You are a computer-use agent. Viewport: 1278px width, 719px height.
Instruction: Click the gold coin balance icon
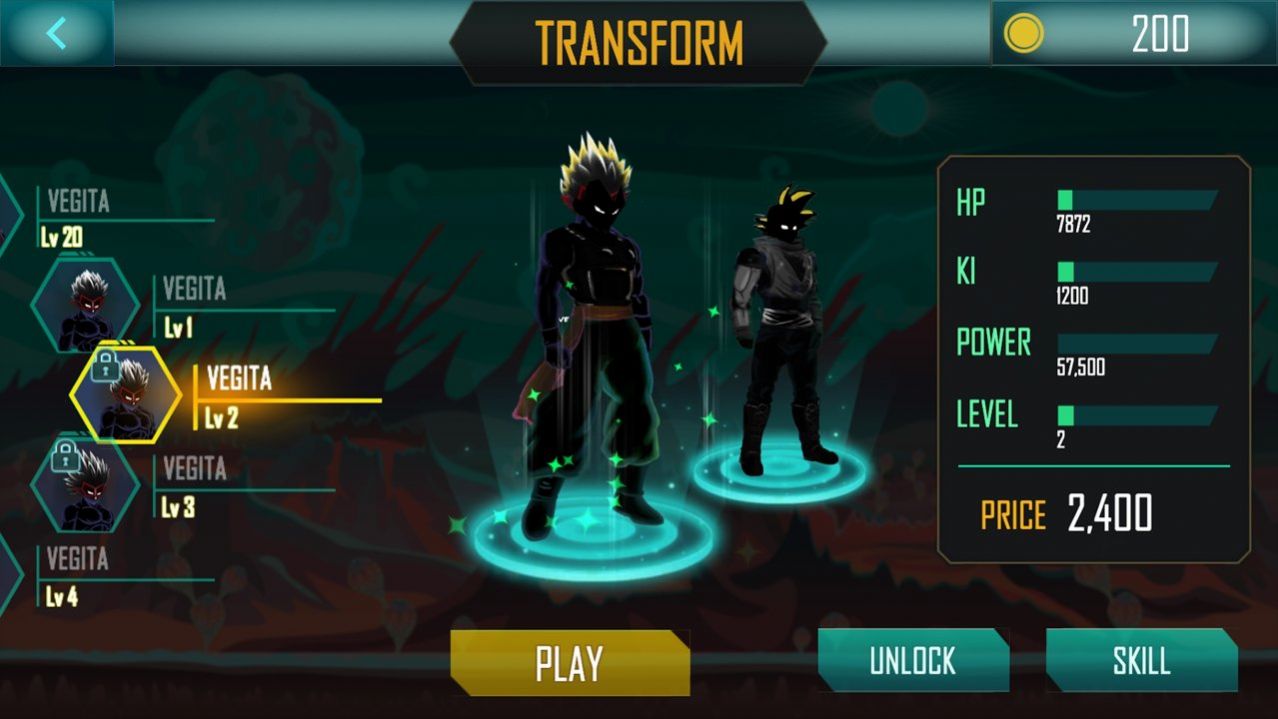(1024, 34)
